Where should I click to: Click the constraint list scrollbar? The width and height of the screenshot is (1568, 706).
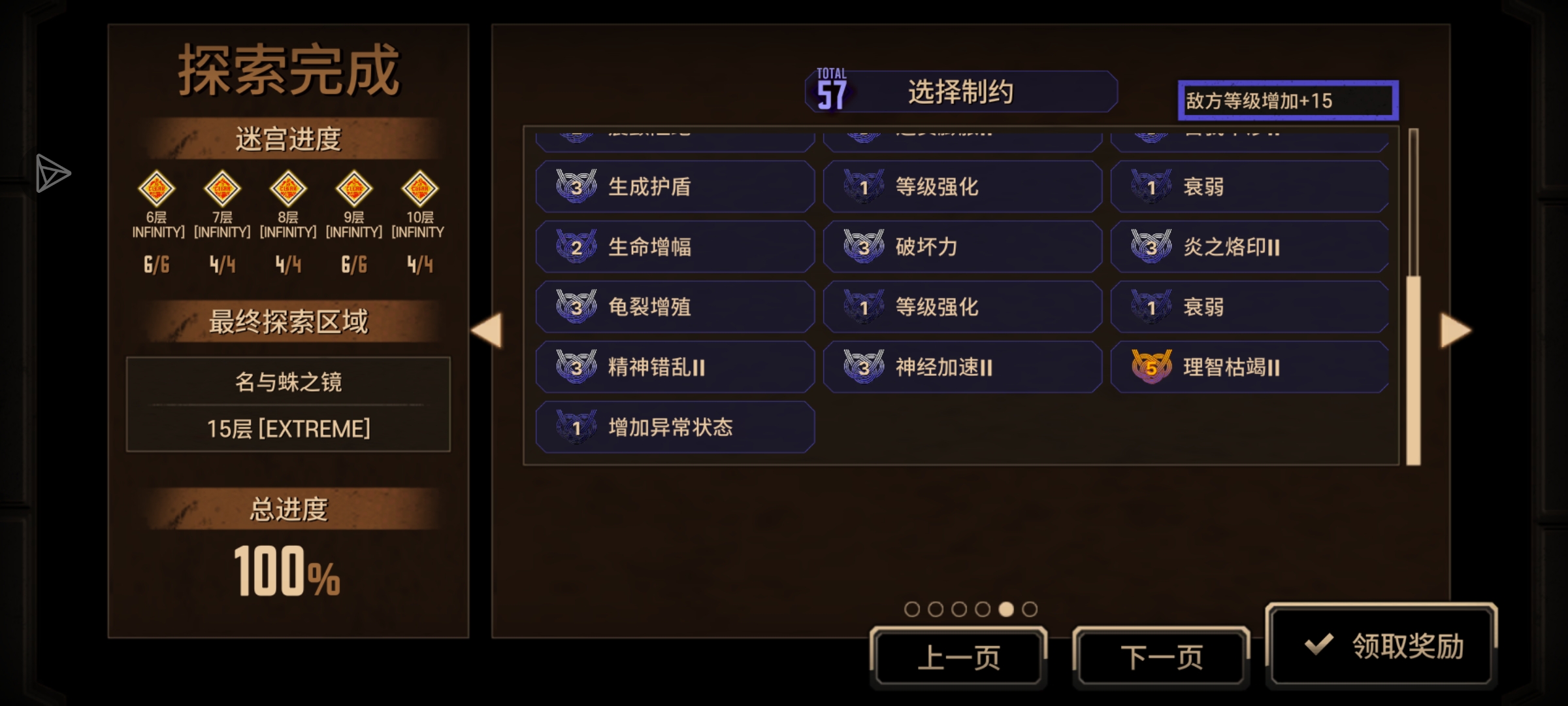1413,369
